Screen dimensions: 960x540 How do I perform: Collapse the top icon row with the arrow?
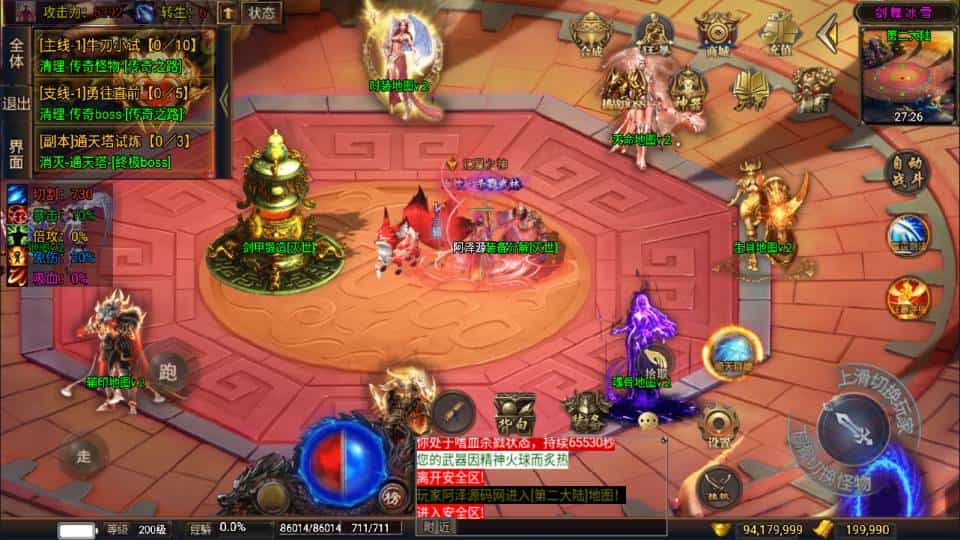tap(827, 35)
